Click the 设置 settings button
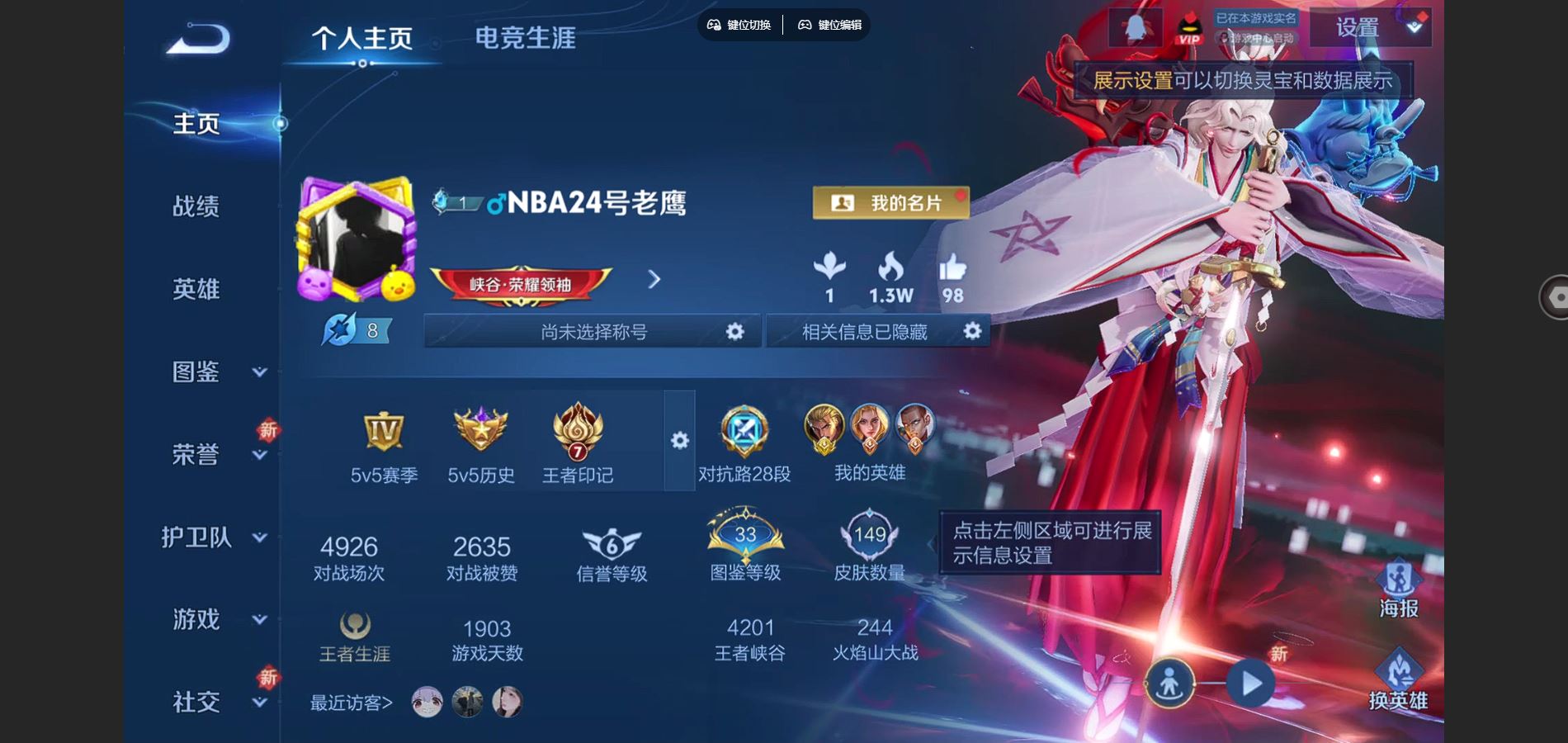Viewport: 1568px width, 743px height. (1356, 27)
